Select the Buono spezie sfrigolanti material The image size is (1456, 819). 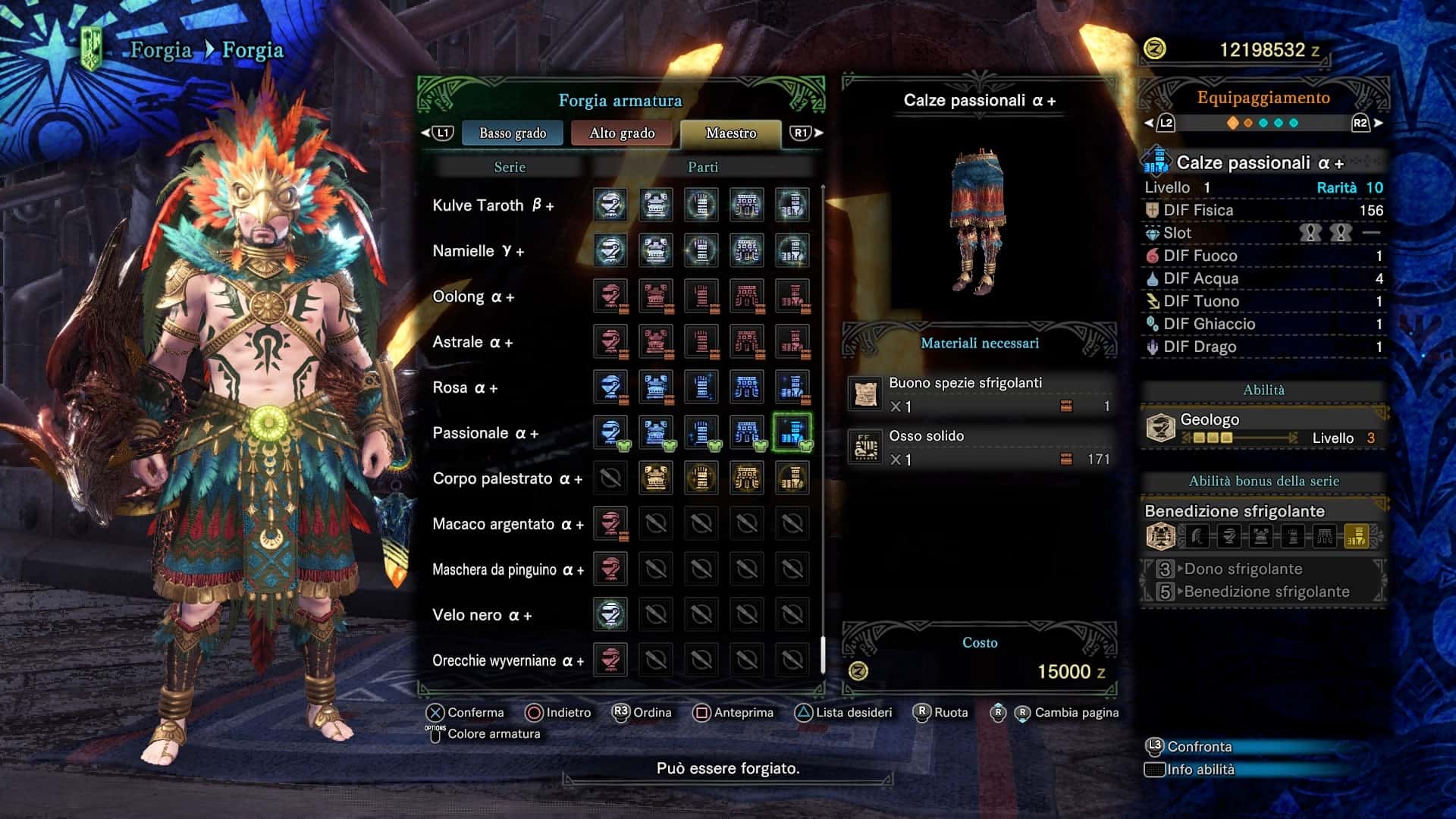point(980,394)
